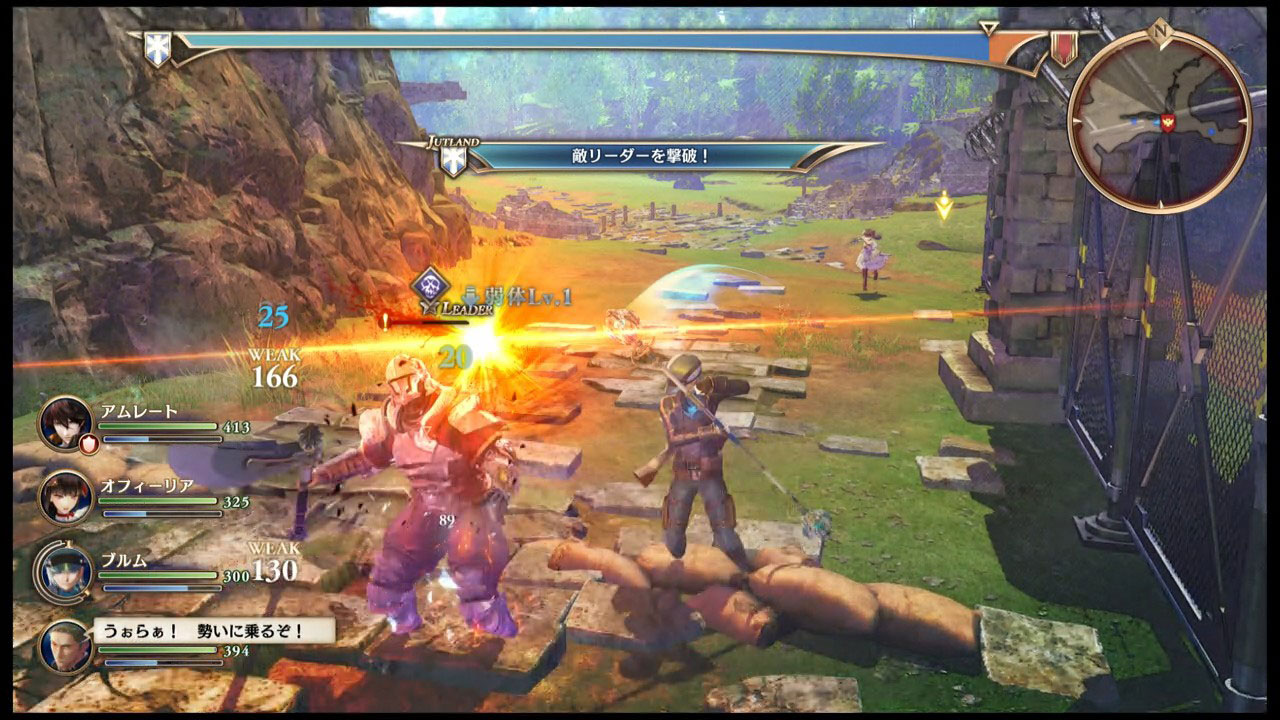Click the blue Jutland shield emblem on battle gauge

(x=157, y=48)
